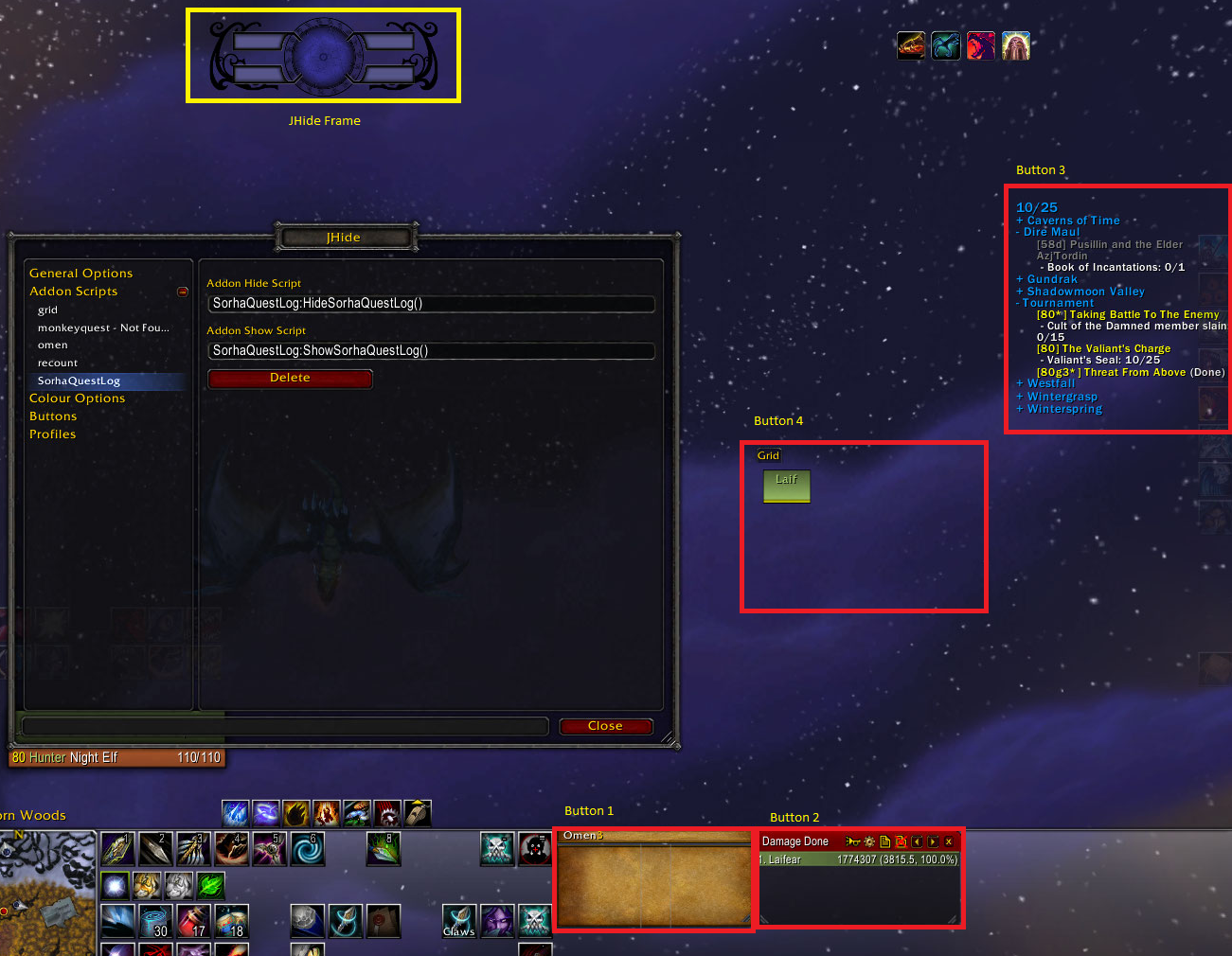The height and width of the screenshot is (956, 1232).
Task: Focus the Addon Show Script text field
Action: tap(431, 351)
